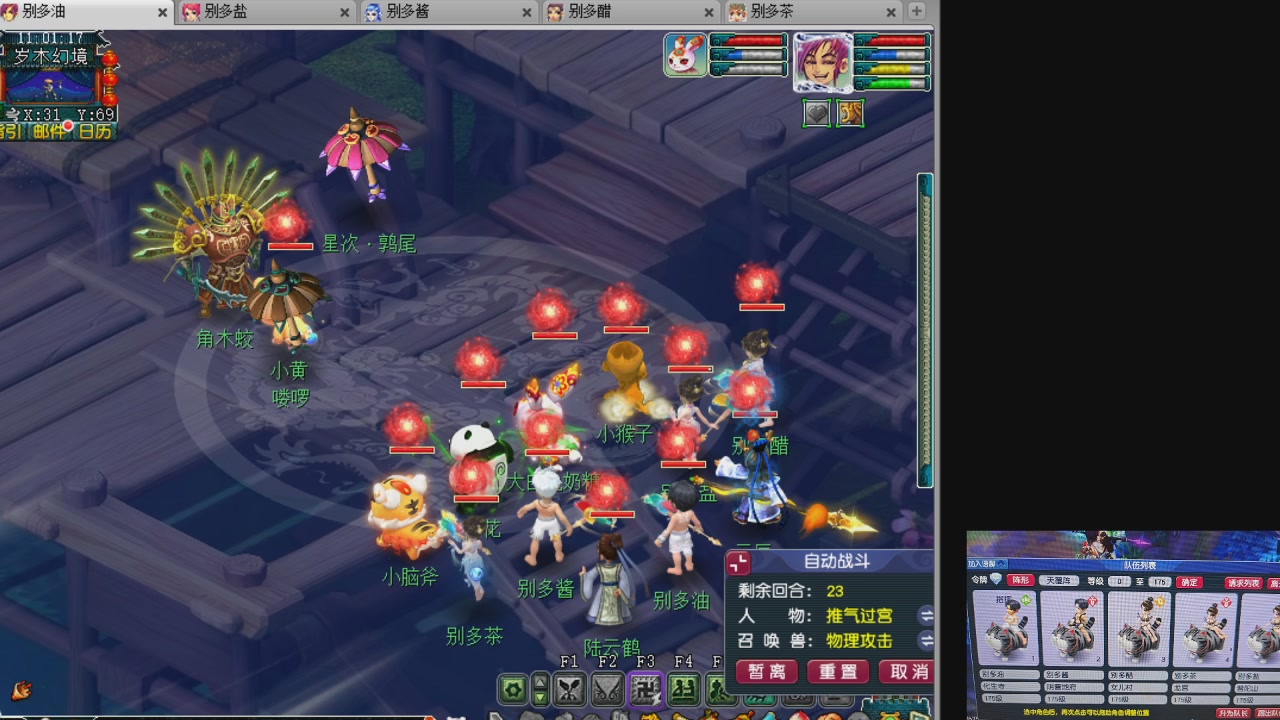Open the 天翼阵 formation dropdown
1280x720 pixels.
(1060, 580)
